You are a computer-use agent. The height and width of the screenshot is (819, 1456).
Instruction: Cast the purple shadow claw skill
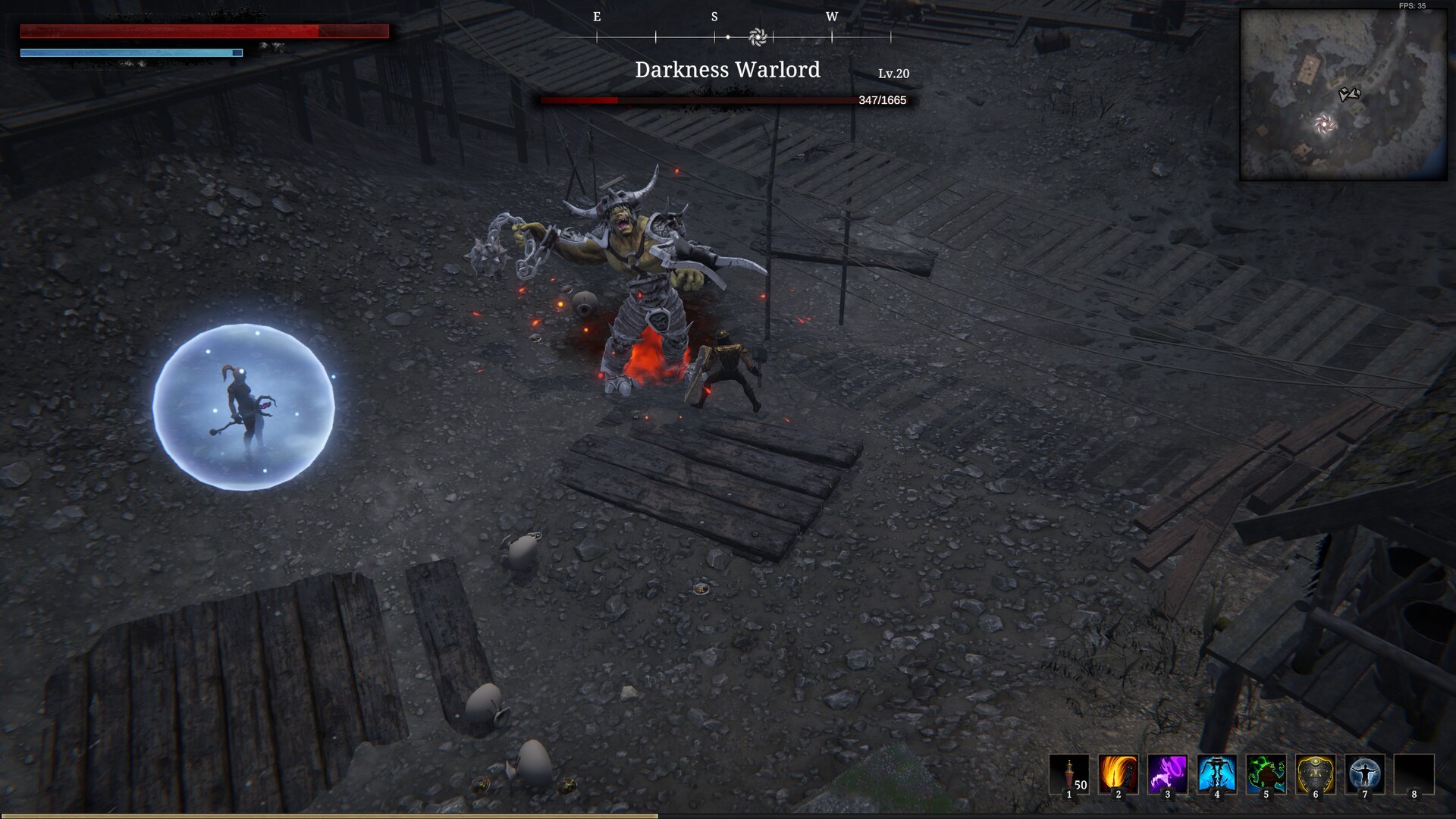[1167, 774]
